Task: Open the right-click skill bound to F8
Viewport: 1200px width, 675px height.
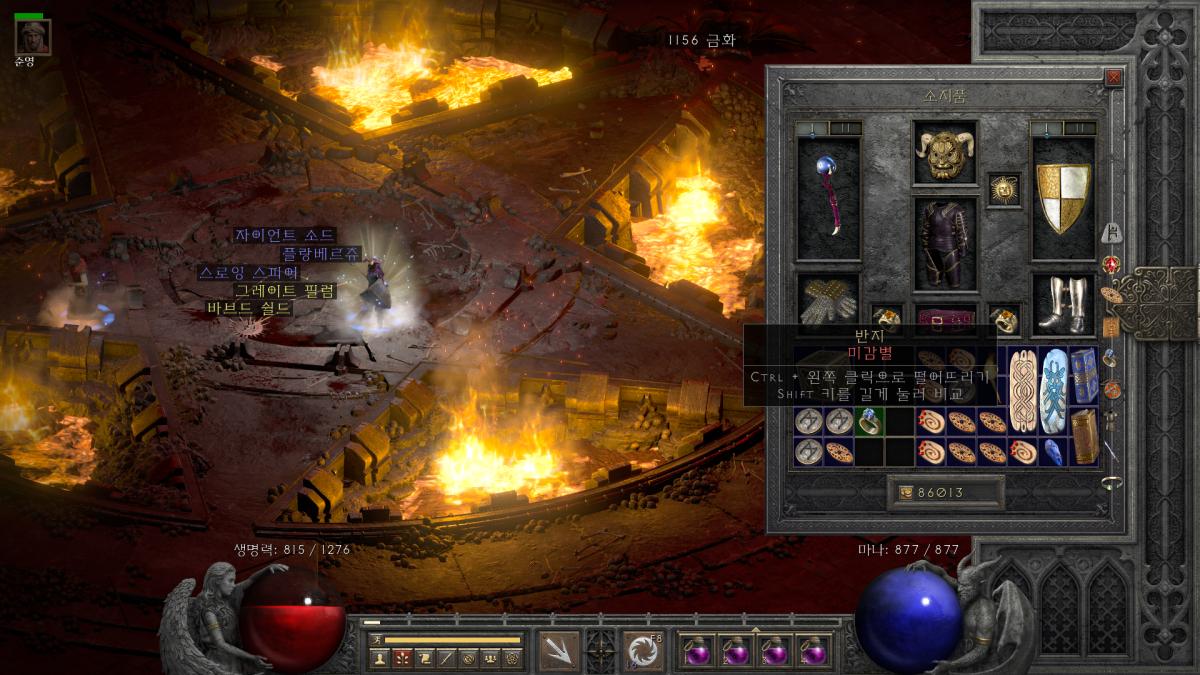Action: pyautogui.click(x=642, y=650)
